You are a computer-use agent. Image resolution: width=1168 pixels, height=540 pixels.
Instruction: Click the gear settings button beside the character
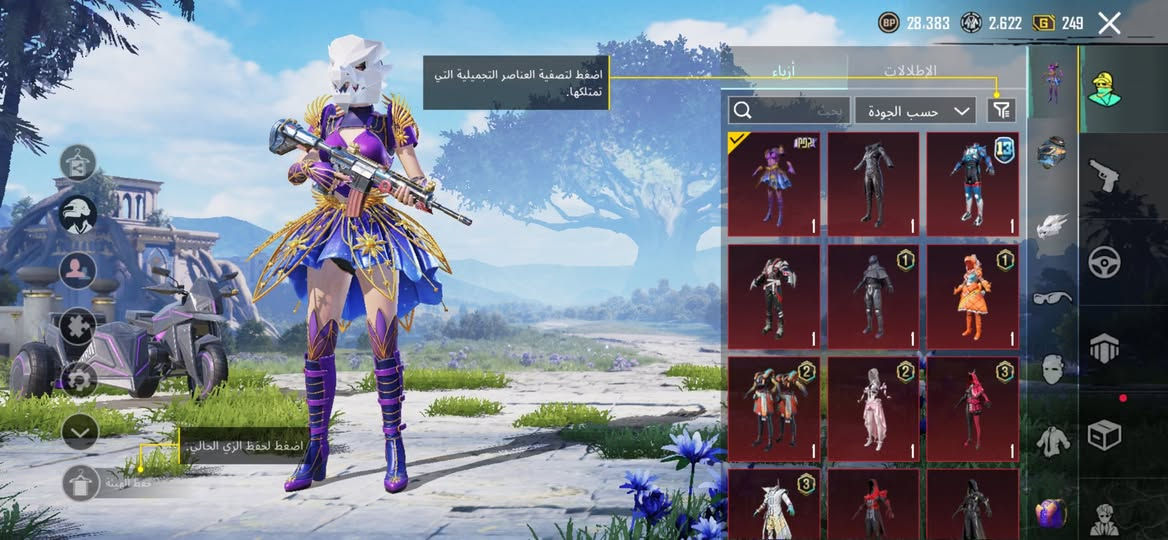pyautogui.click(x=79, y=378)
